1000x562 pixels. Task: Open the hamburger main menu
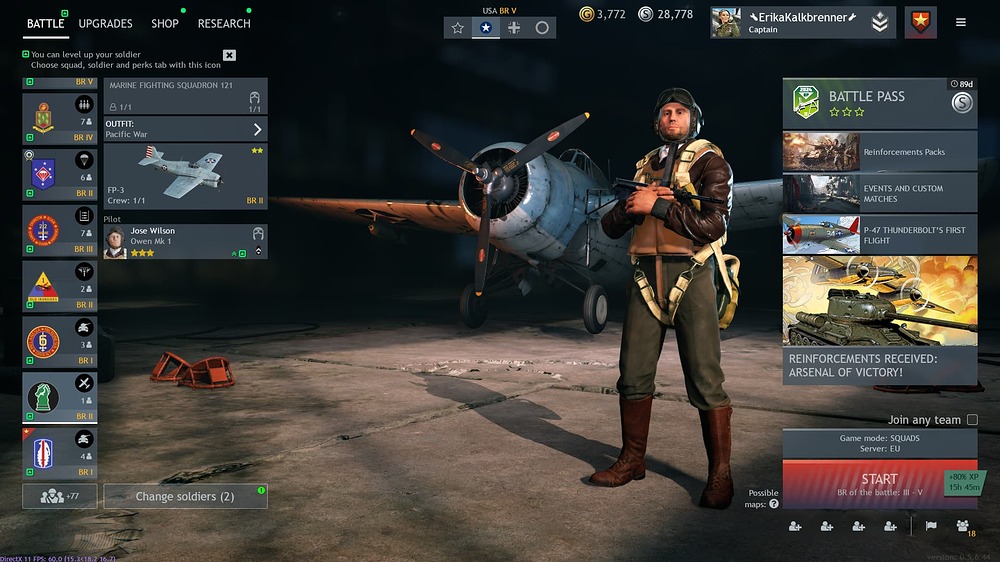[x=961, y=22]
